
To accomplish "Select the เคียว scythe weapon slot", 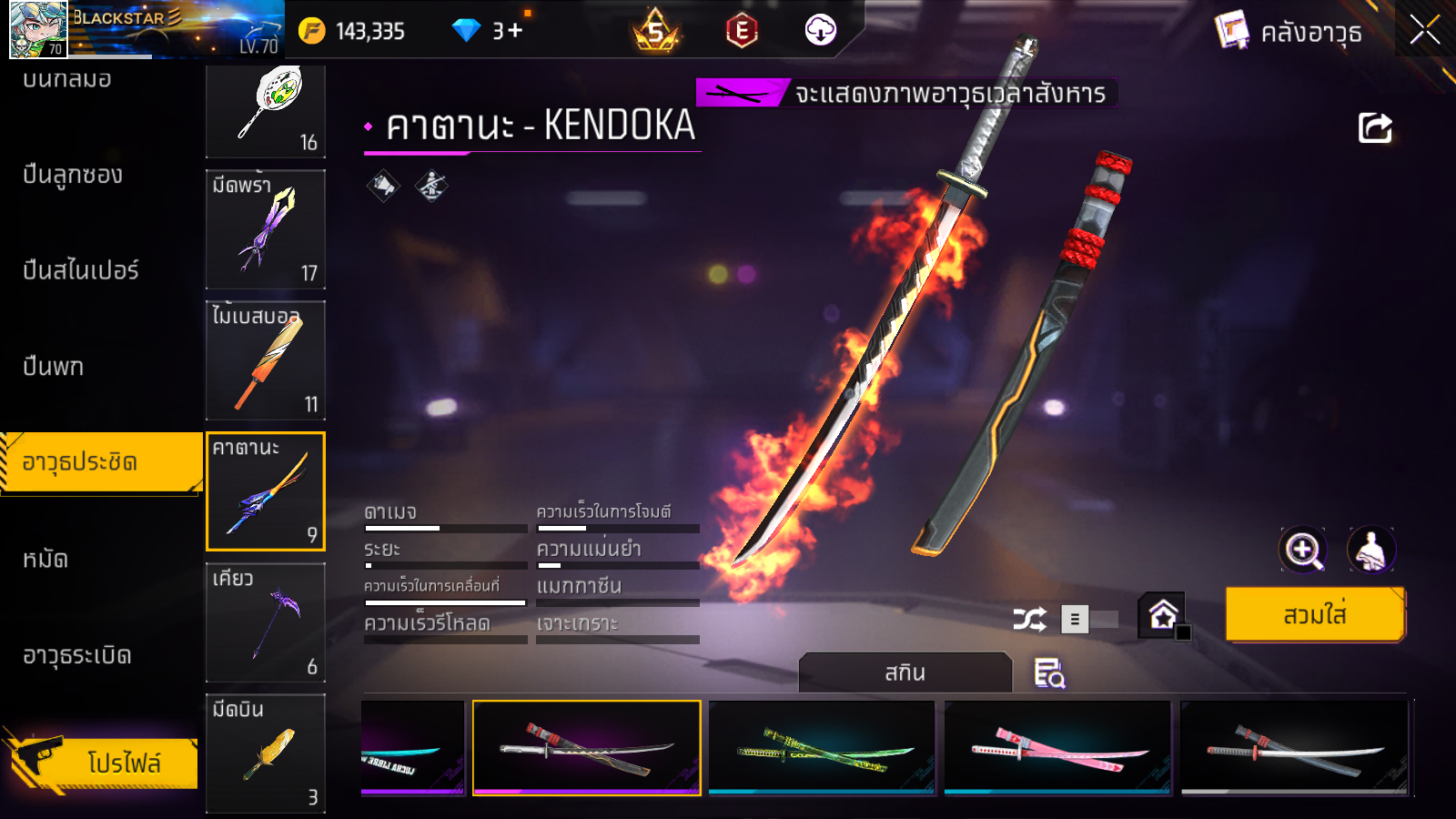I will pyautogui.click(x=266, y=622).
